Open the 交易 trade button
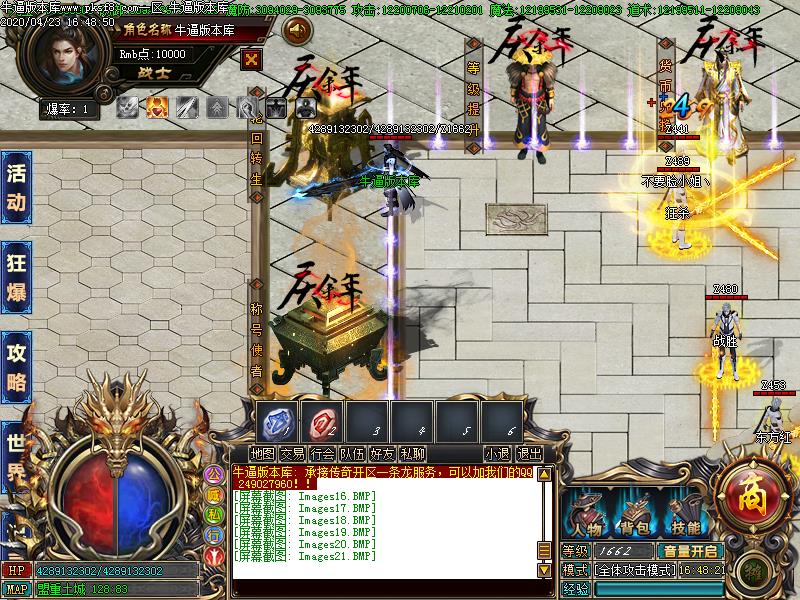The image size is (800, 600). [293, 454]
